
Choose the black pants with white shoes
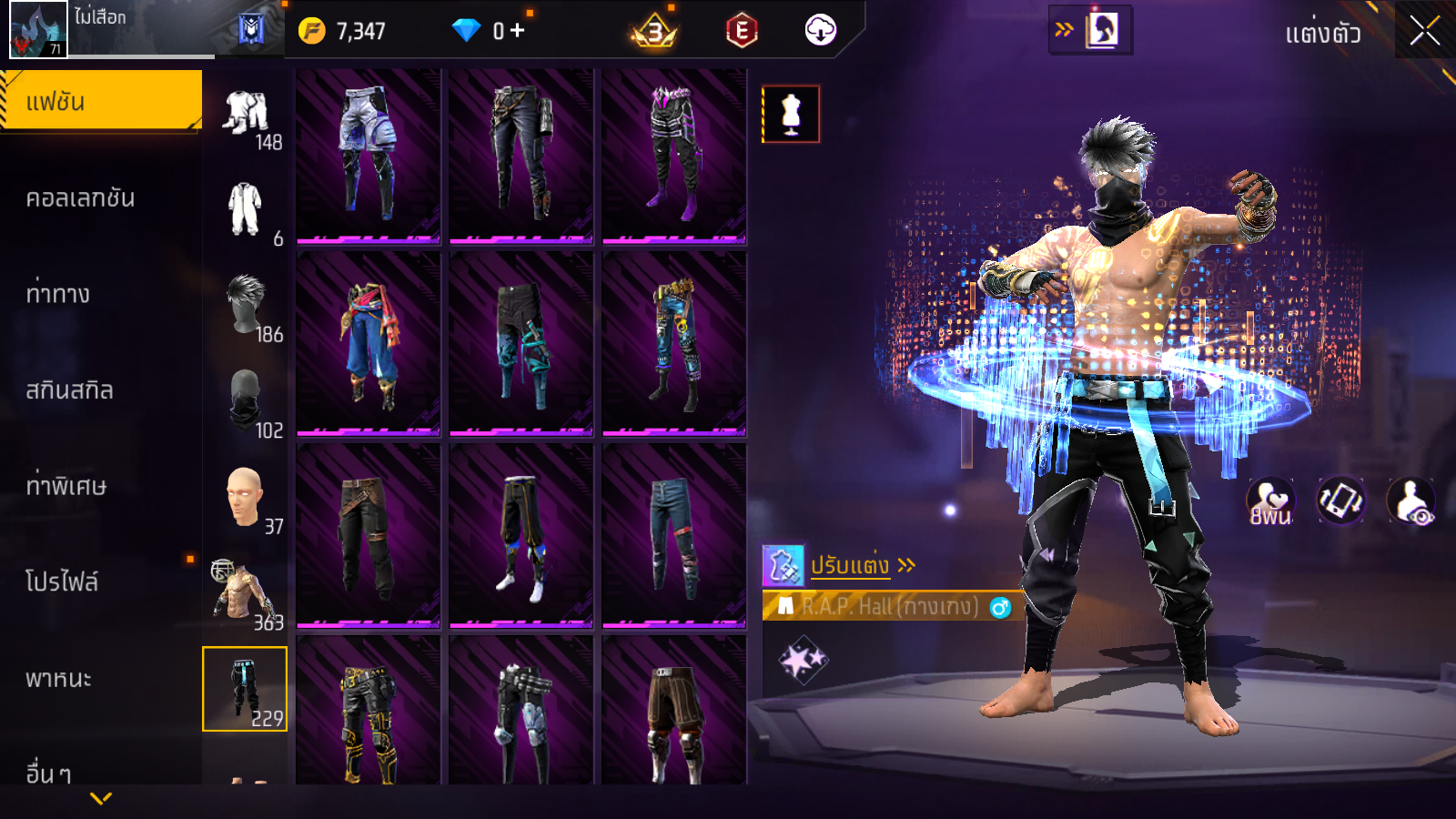click(521, 537)
